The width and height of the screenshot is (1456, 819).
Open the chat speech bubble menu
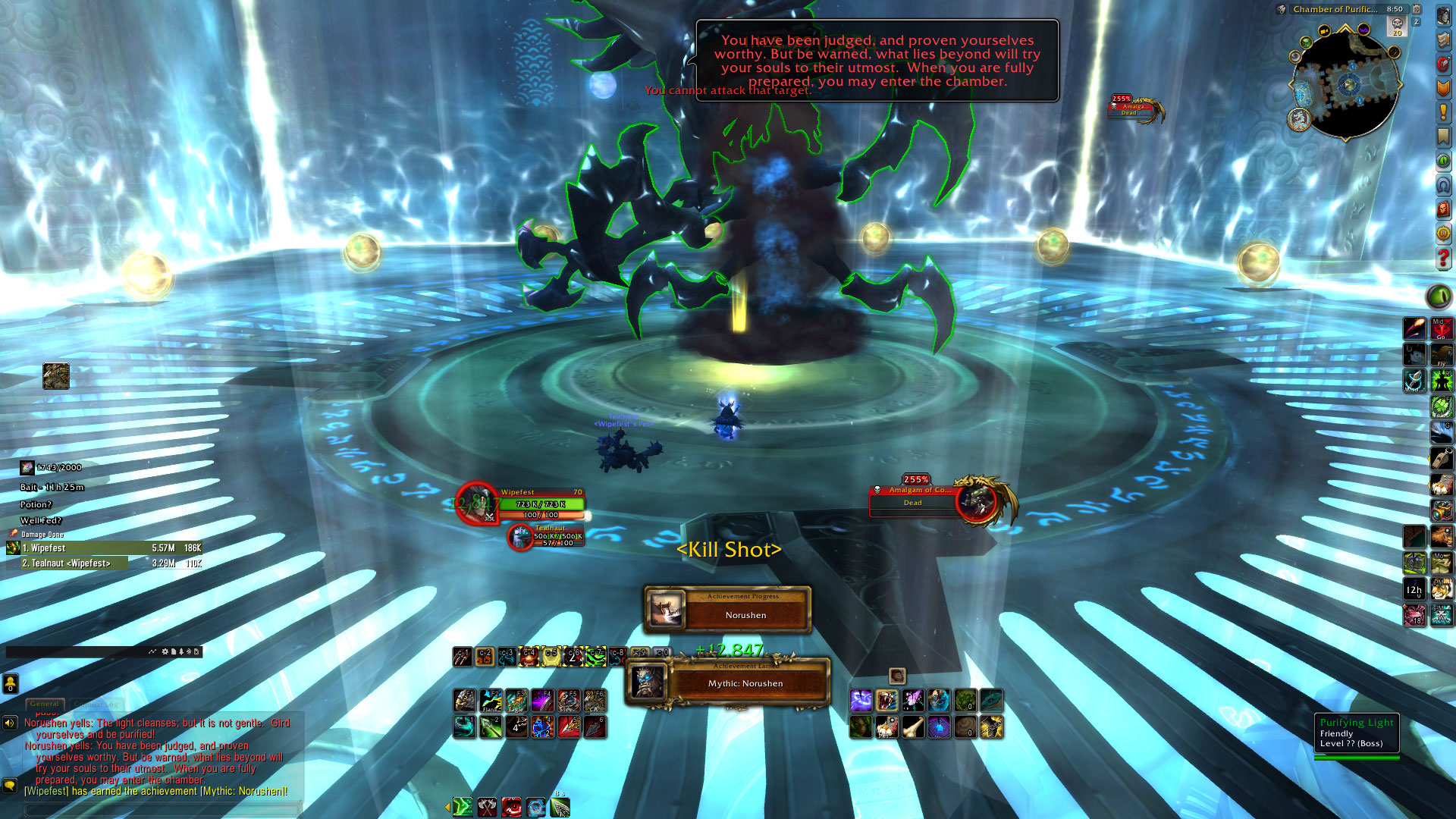point(10,786)
